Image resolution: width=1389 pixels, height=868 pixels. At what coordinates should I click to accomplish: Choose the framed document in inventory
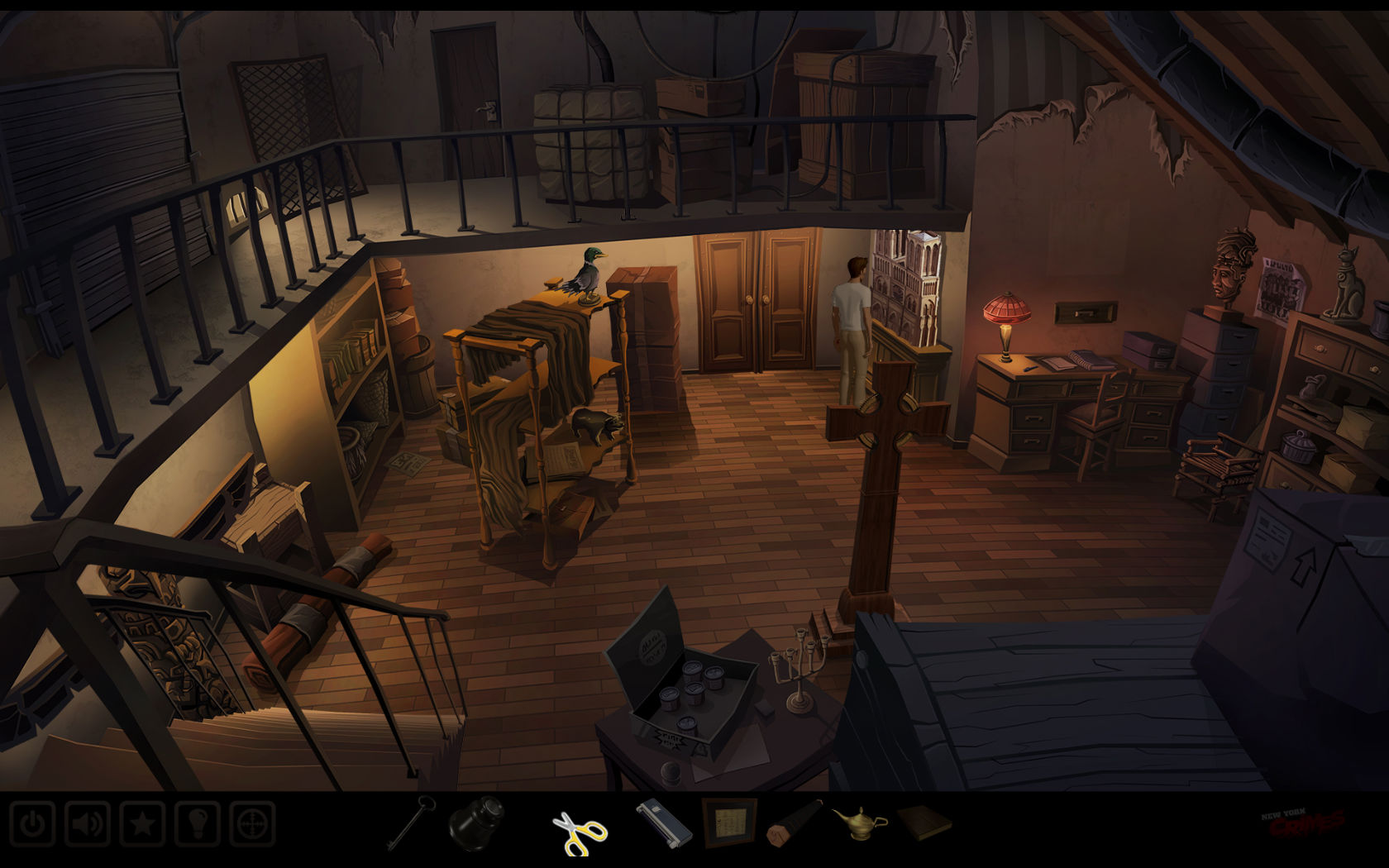coord(729,823)
